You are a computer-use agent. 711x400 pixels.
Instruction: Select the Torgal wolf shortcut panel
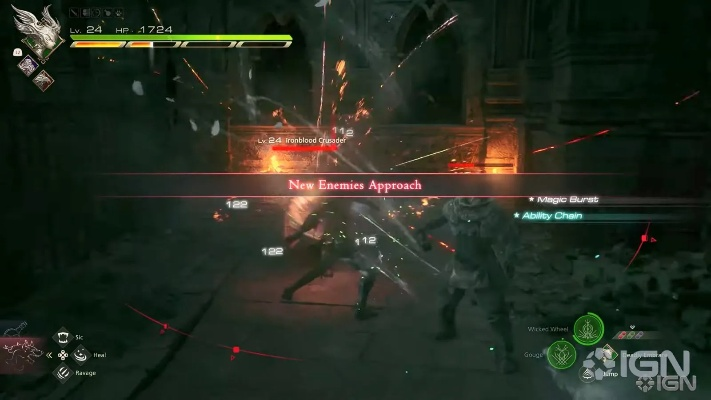pos(23,352)
